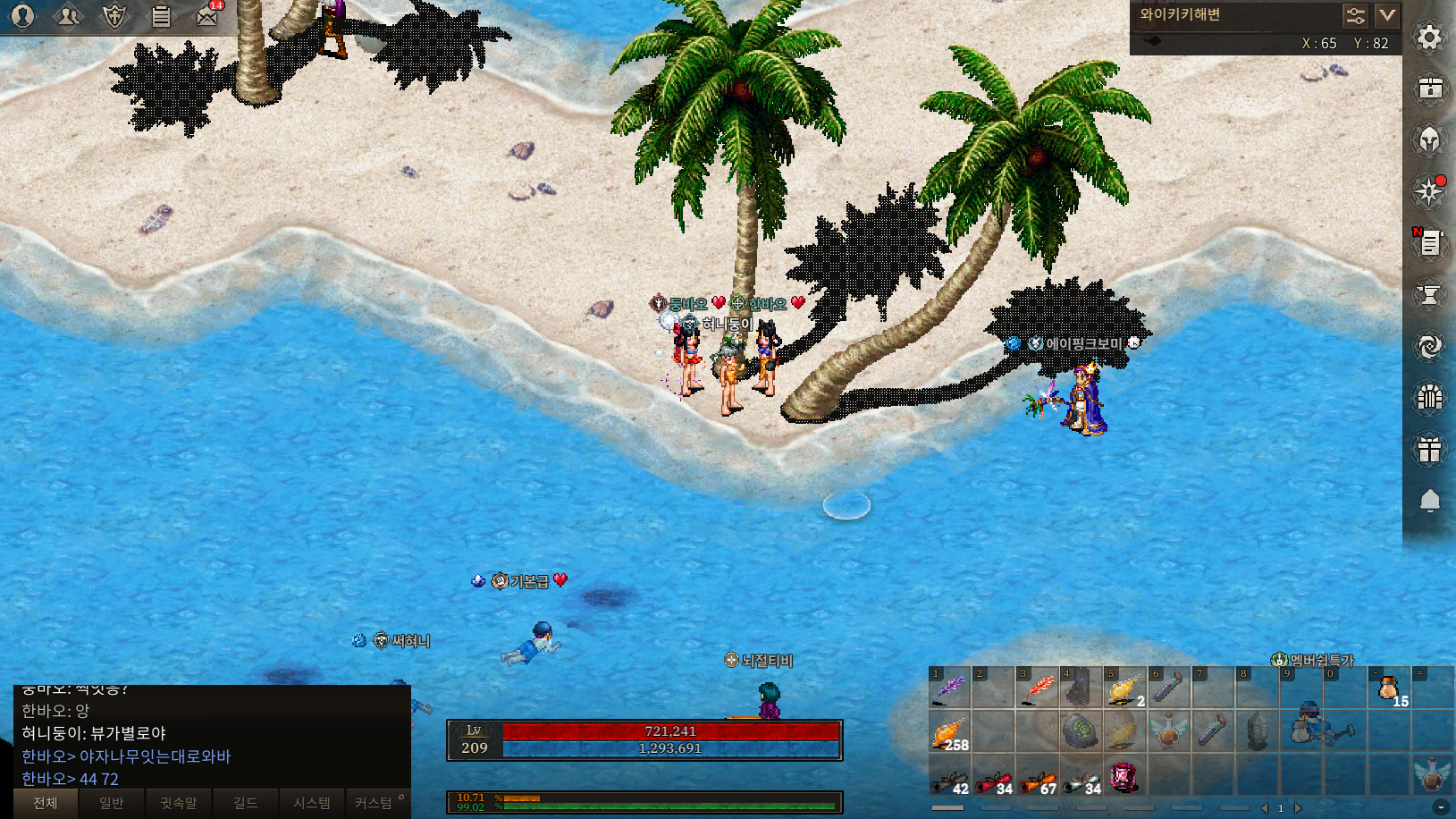Screen dimensions: 1456x819
Task: Click the single-person character profile icon
Action: pos(22,16)
